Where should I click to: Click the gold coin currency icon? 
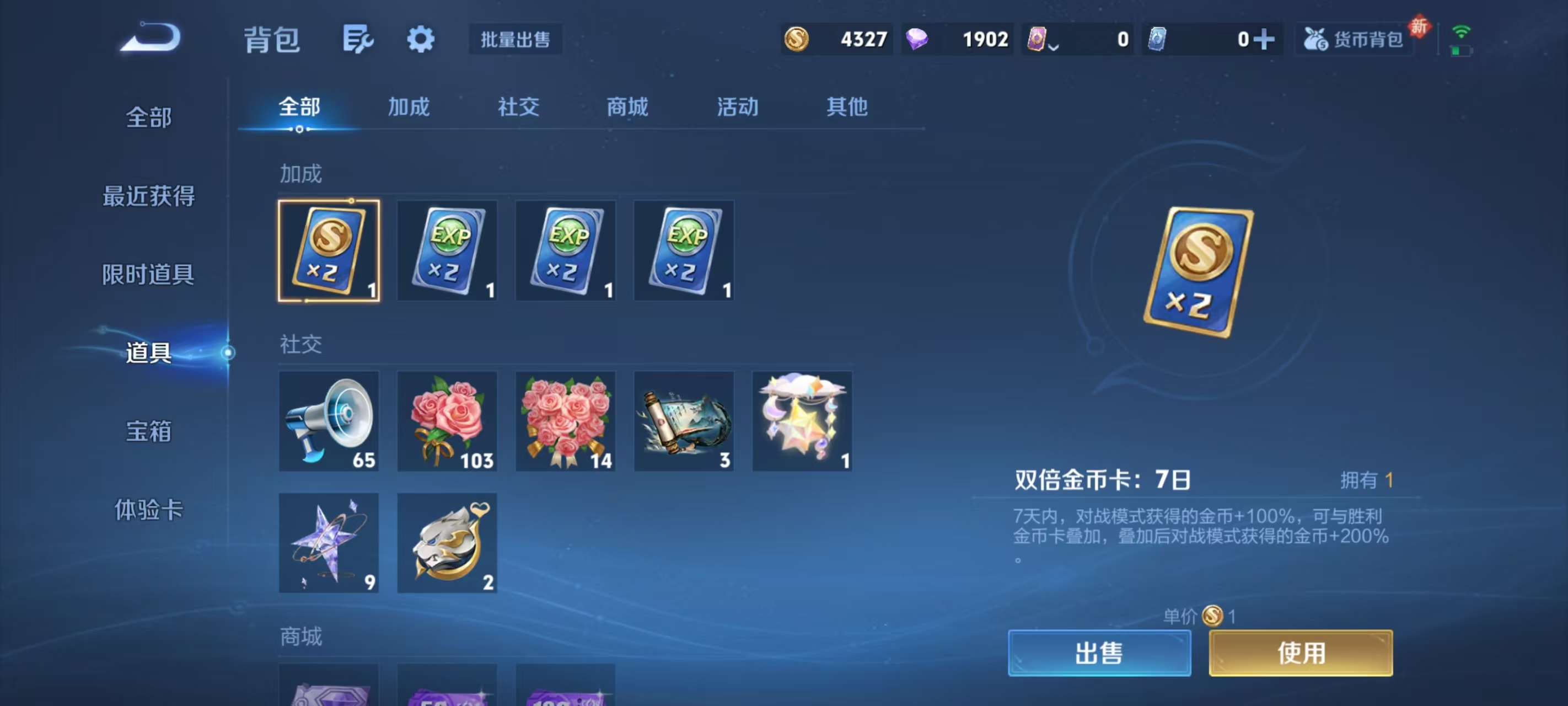click(798, 39)
